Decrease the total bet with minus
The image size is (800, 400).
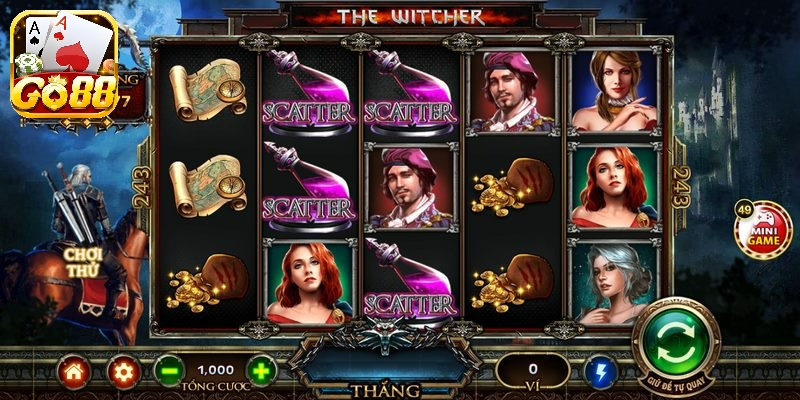[x=168, y=372]
